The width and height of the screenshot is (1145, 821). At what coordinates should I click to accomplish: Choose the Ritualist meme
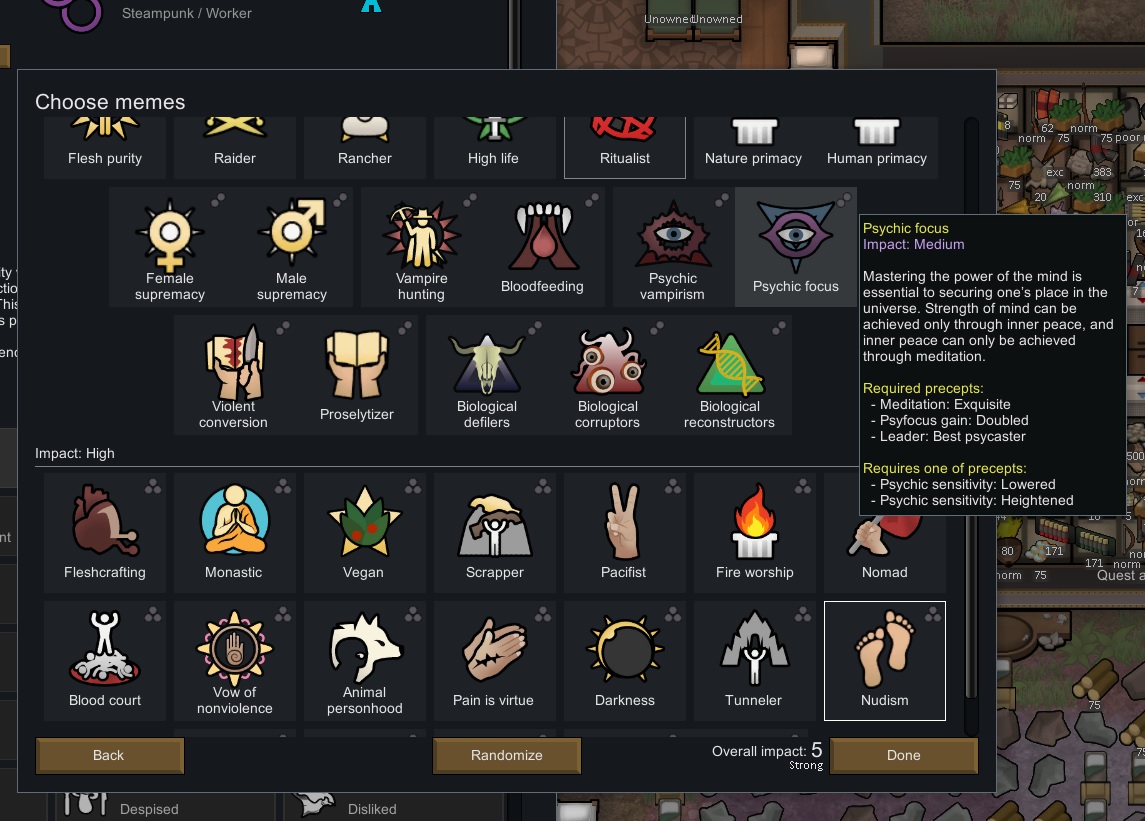(x=625, y=147)
